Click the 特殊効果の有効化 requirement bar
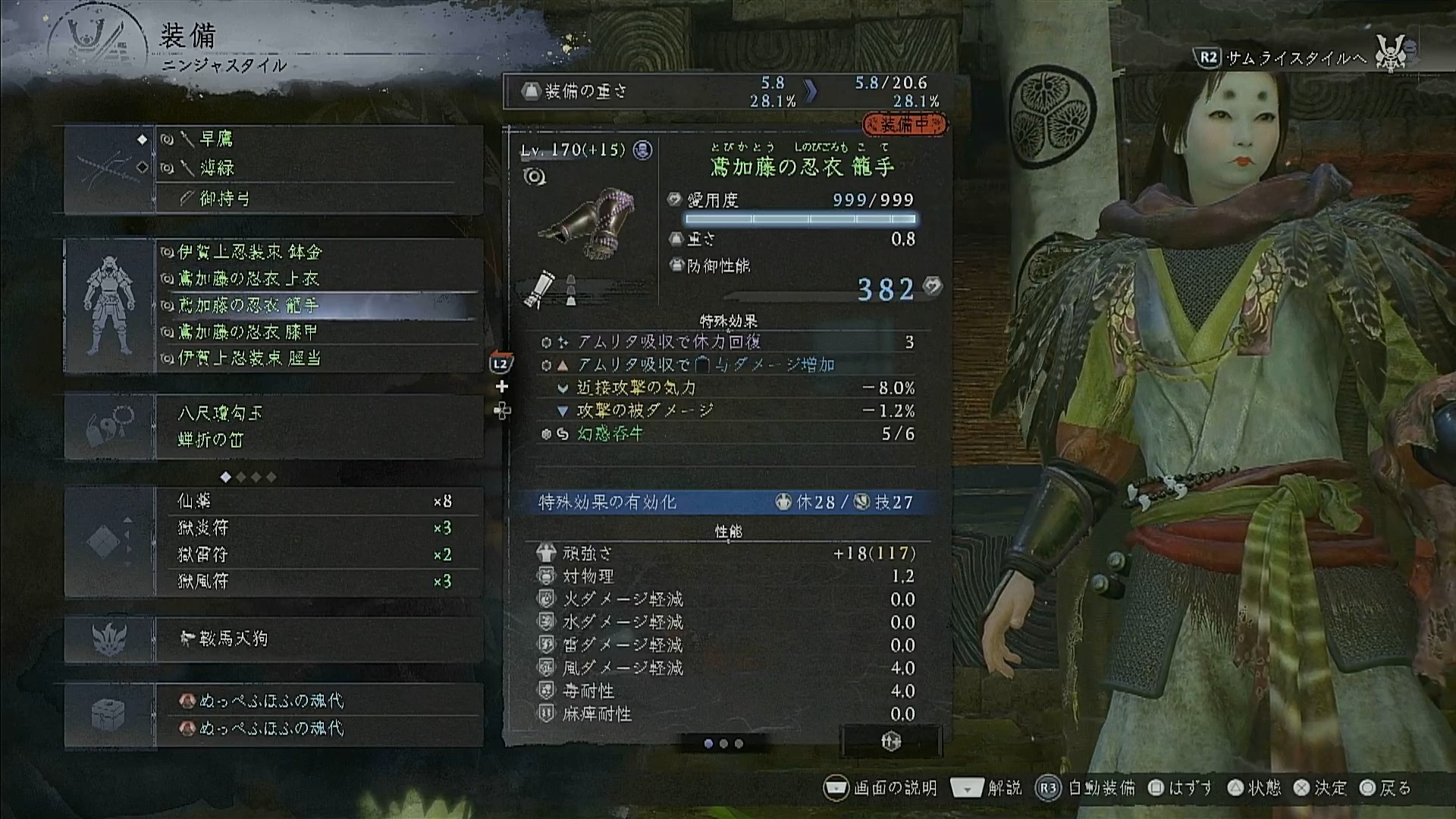Screen dimensions: 1456x819 point(726,502)
